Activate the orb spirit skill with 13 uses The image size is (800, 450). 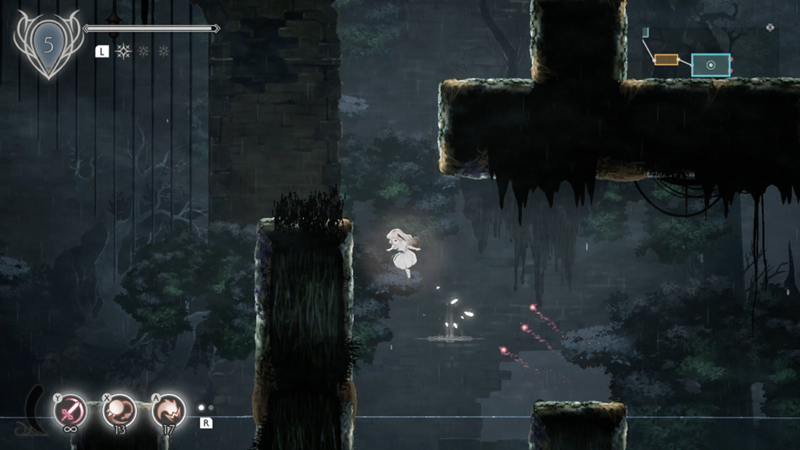click(119, 408)
